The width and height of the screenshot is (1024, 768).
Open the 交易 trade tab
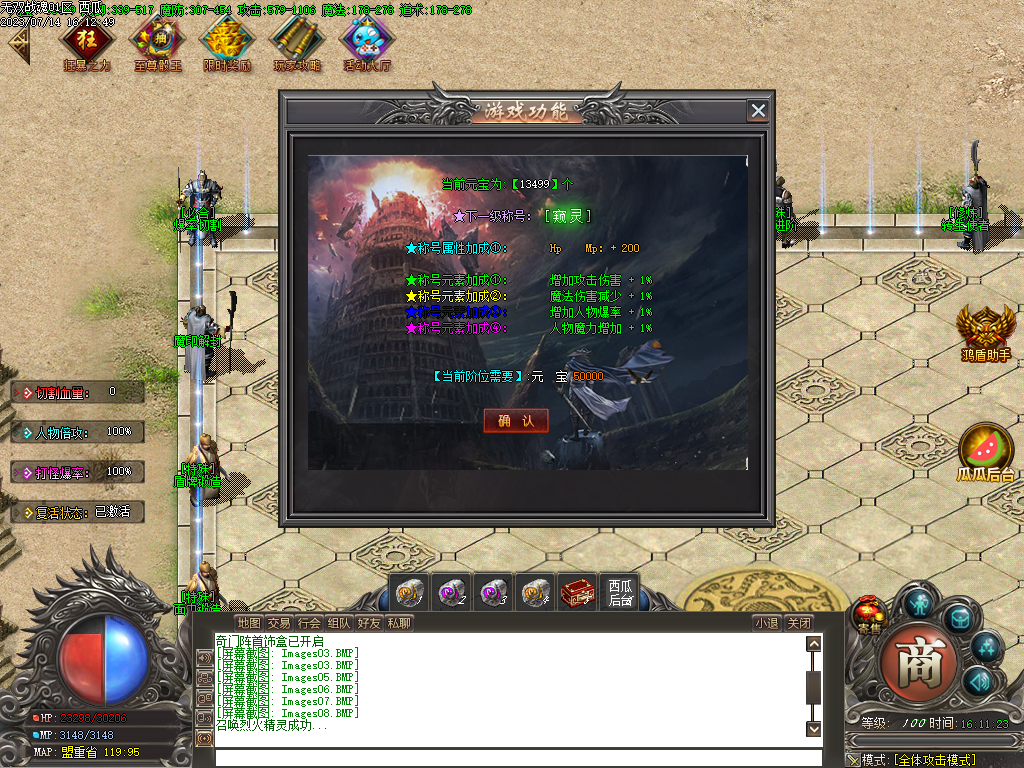coord(279,623)
